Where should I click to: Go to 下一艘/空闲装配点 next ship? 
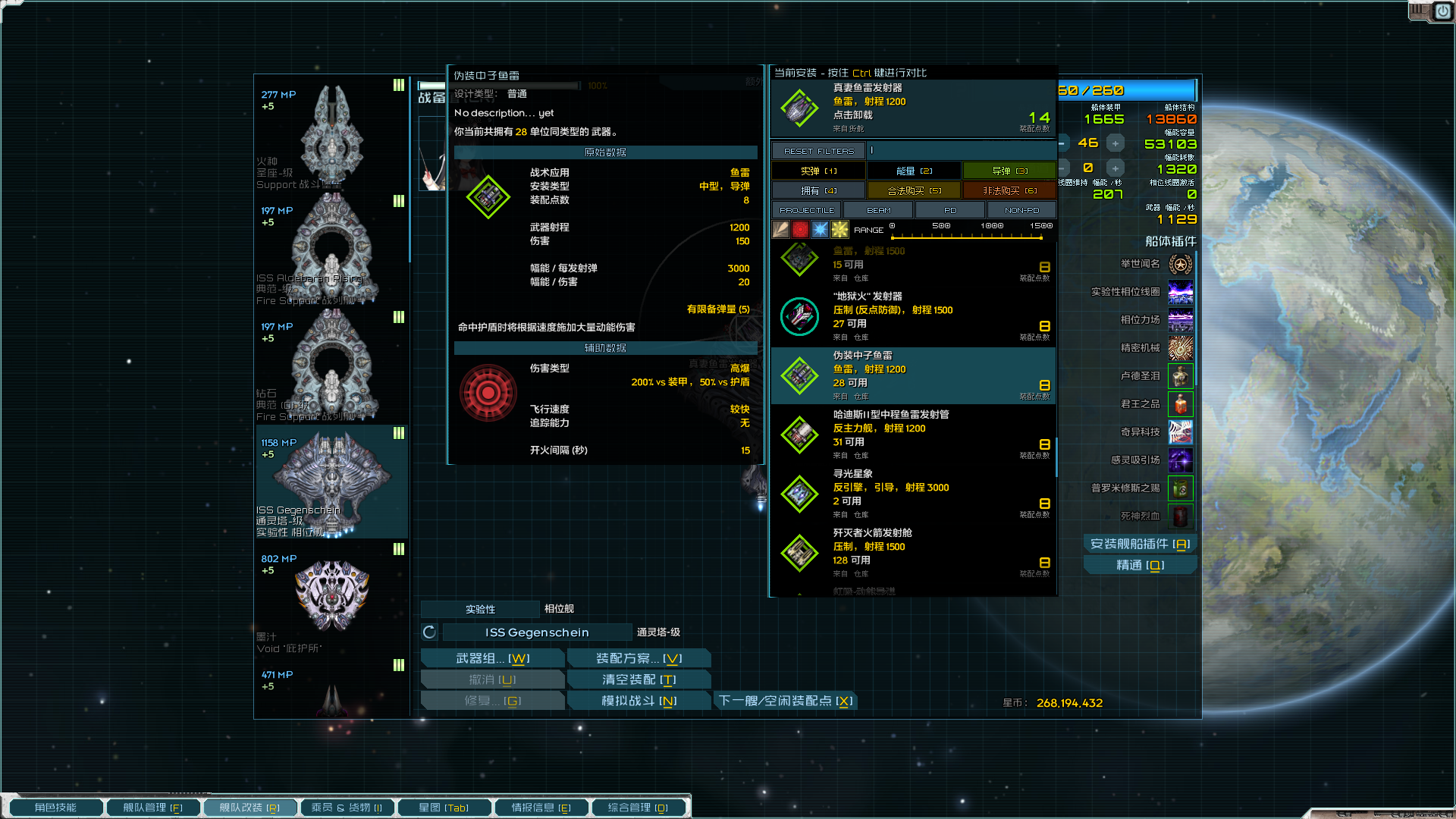786,701
